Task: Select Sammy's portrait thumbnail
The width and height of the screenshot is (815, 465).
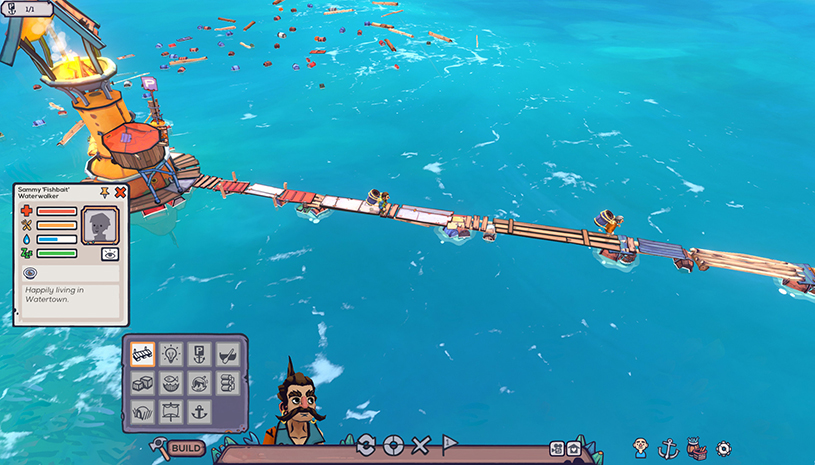Action: (99, 225)
